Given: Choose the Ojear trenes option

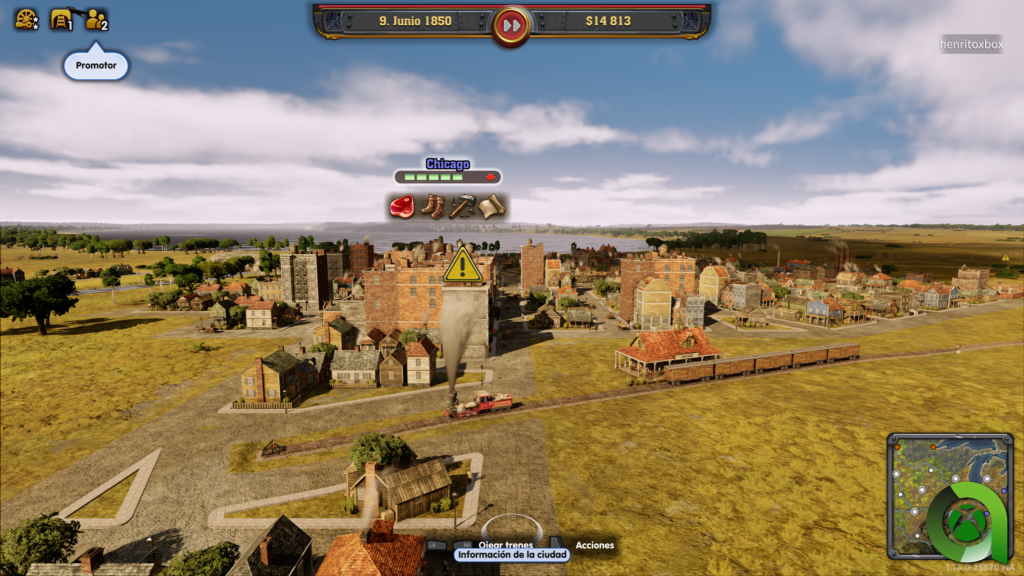Looking at the screenshot, I should [x=505, y=545].
